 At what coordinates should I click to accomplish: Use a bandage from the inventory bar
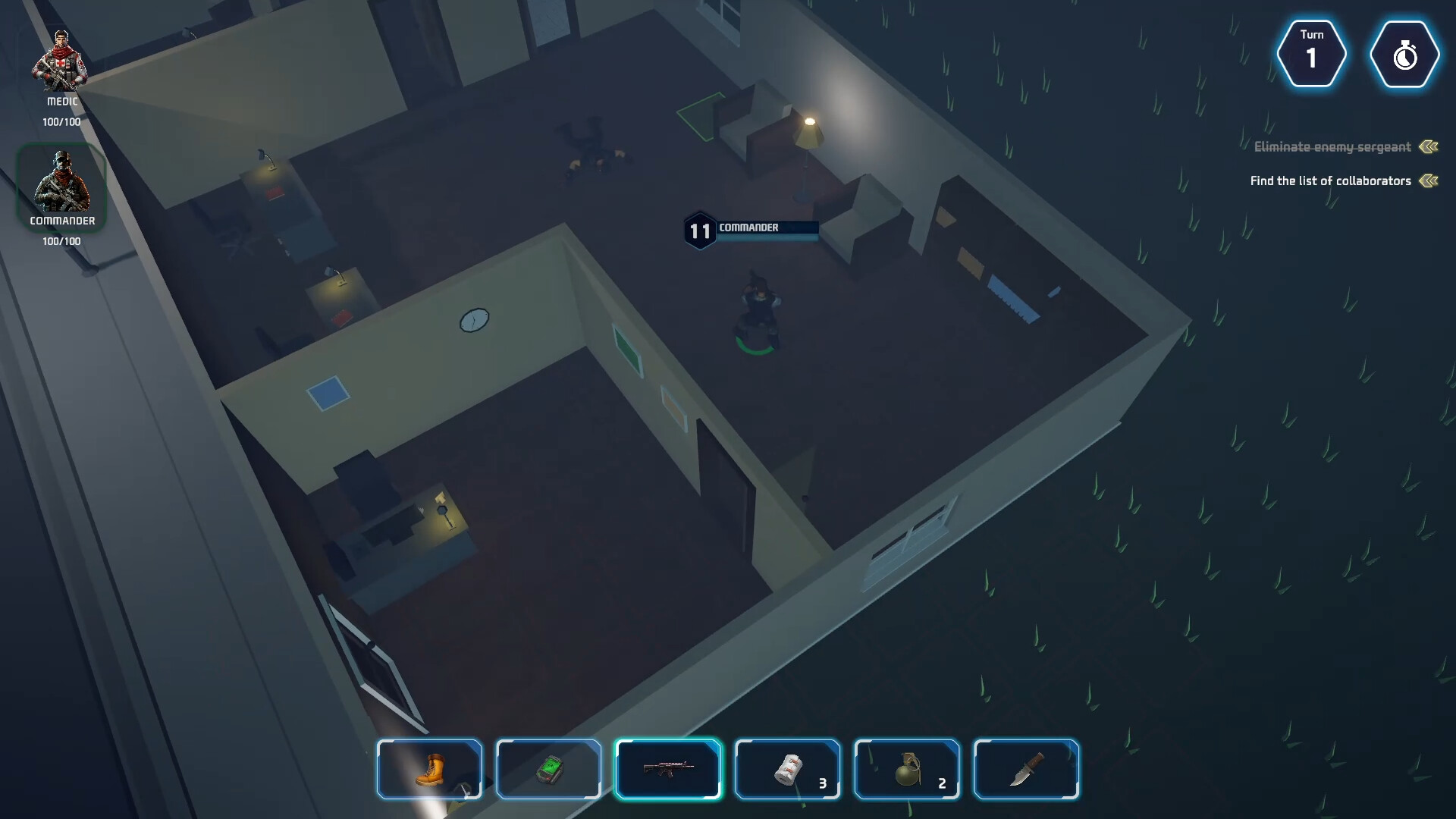[787, 769]
